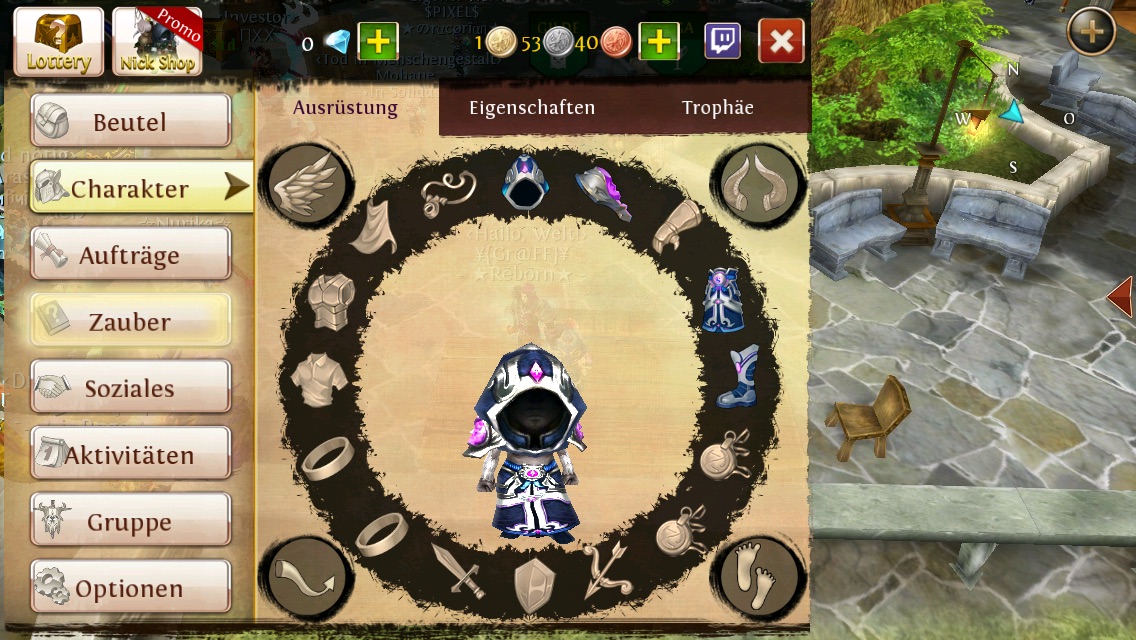Buy more coins with green plus

coord(659,41)
